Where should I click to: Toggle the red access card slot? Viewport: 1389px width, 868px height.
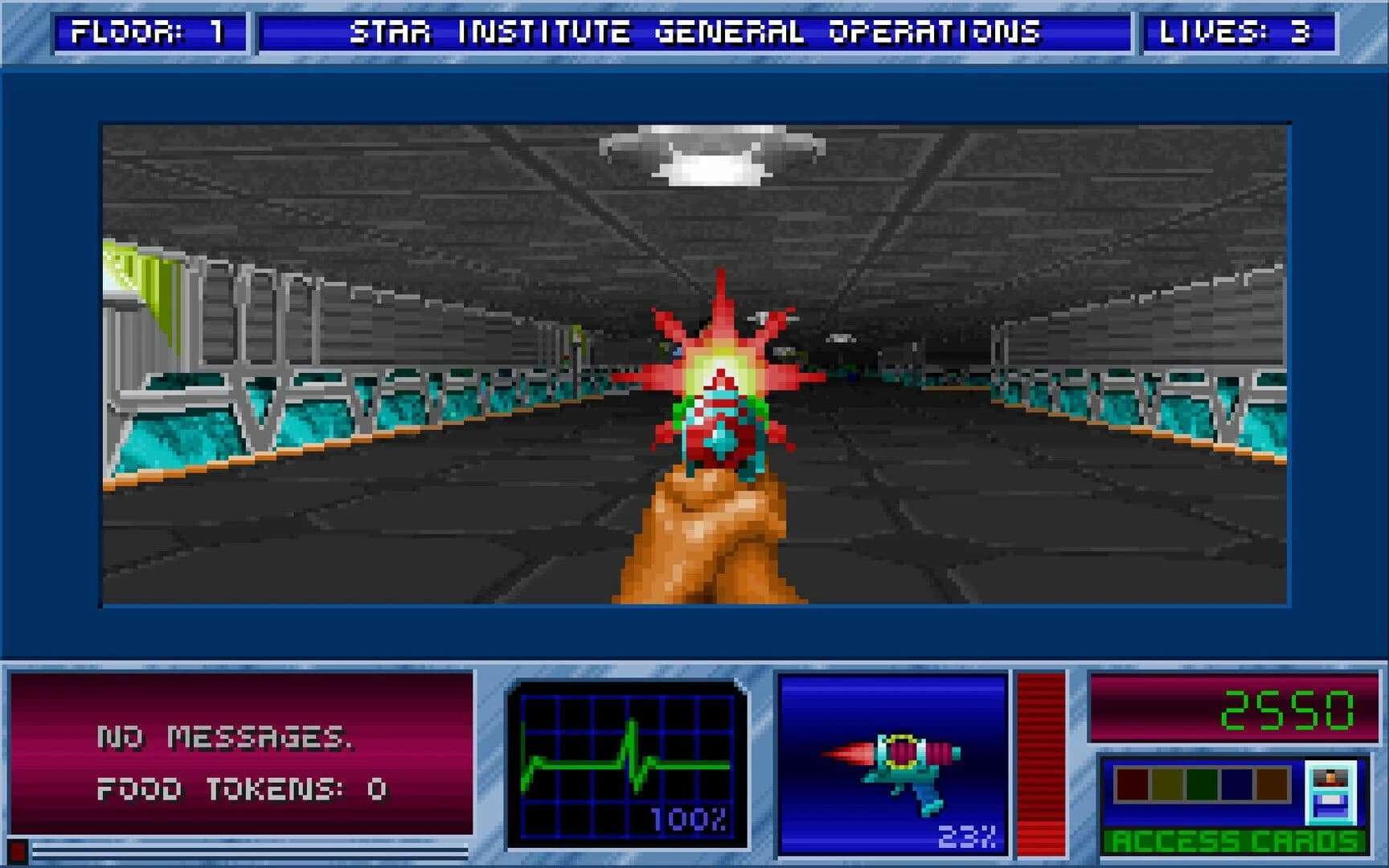[1131, 784]
